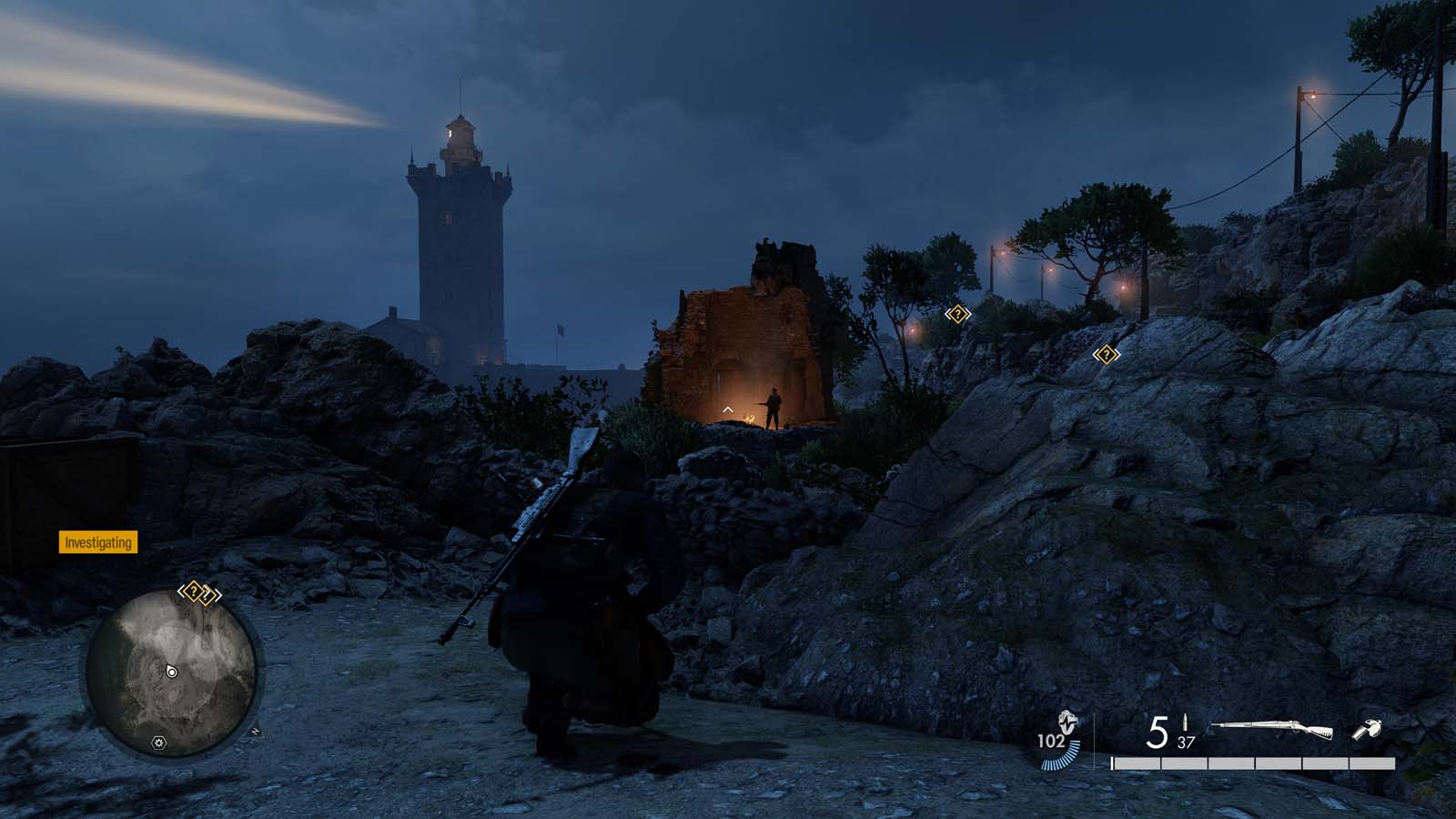Click the minimap's north compass indicator
Screen dimensions: 1456x819
tap(256, 731)
